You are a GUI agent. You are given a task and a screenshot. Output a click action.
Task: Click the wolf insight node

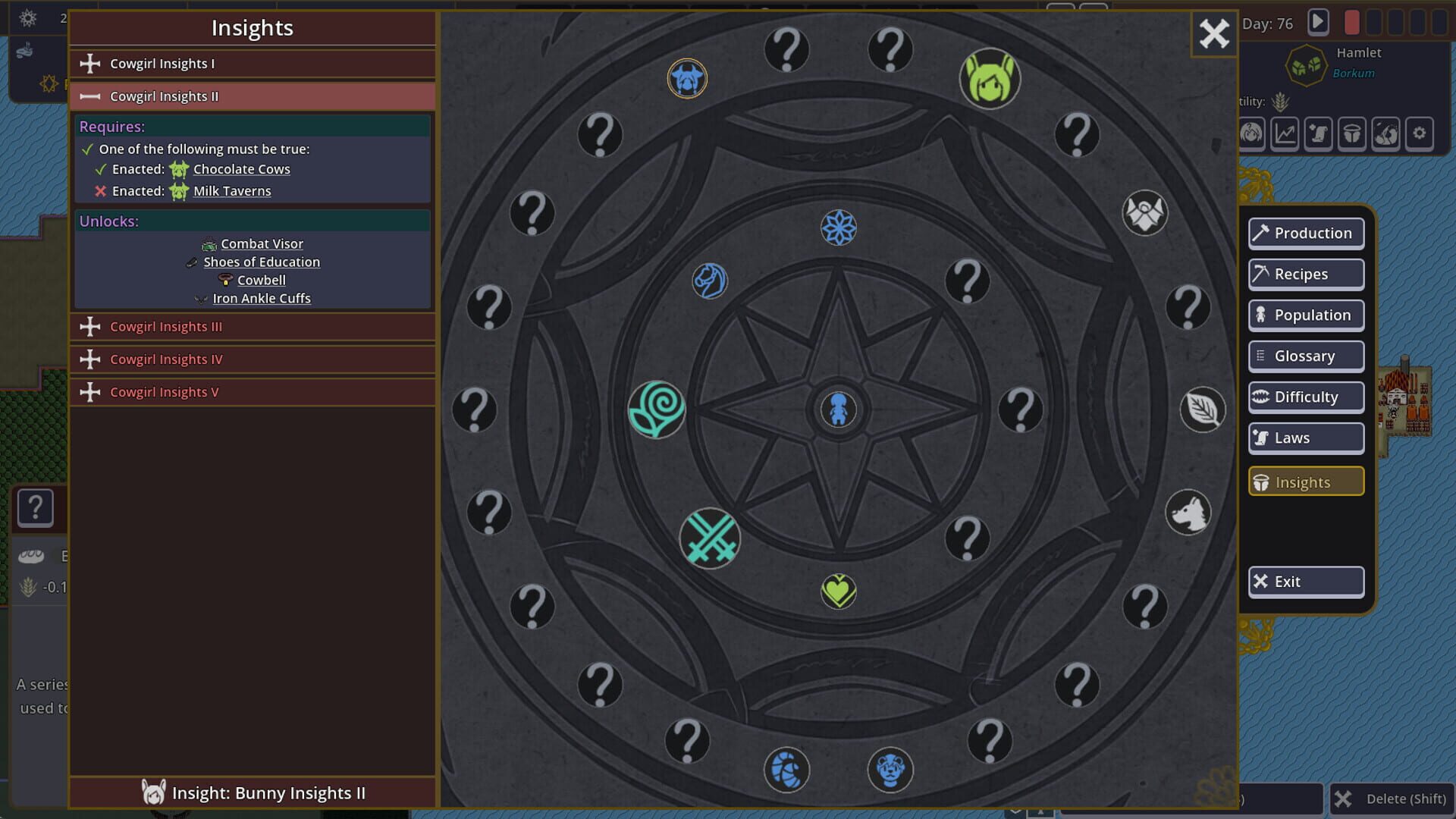coord(1188,512)
